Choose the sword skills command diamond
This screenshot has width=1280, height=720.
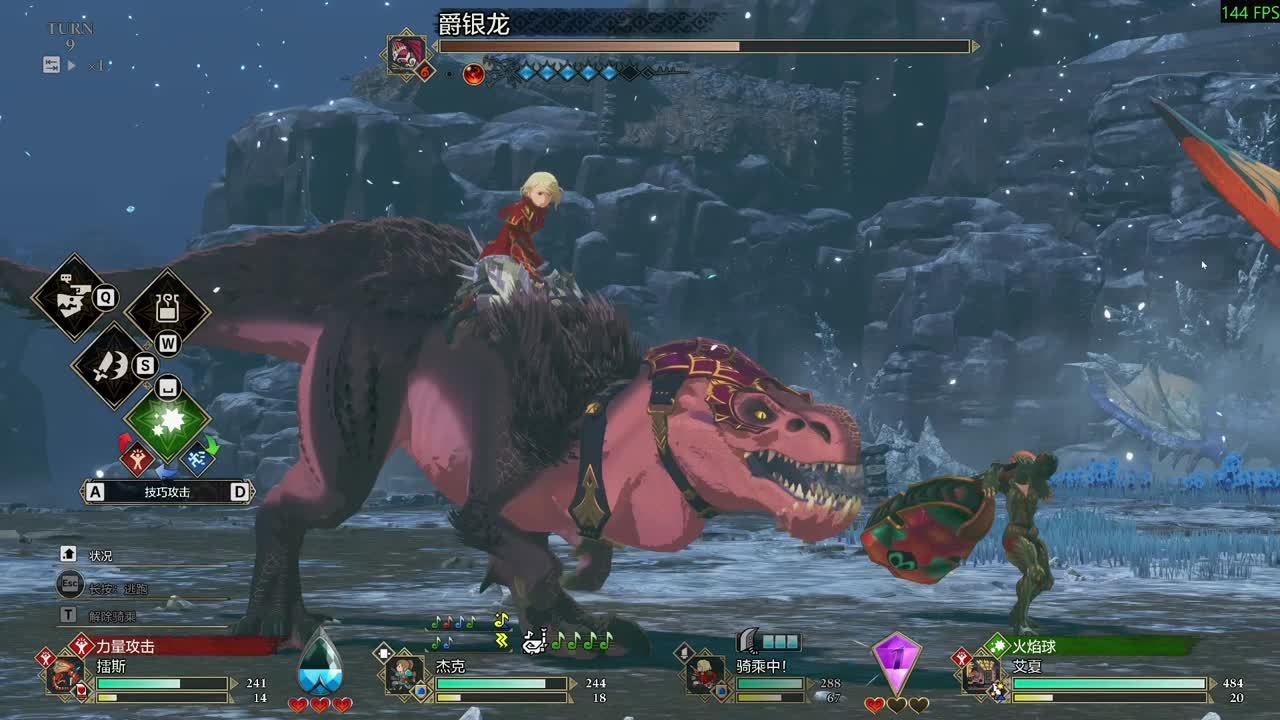112,366
